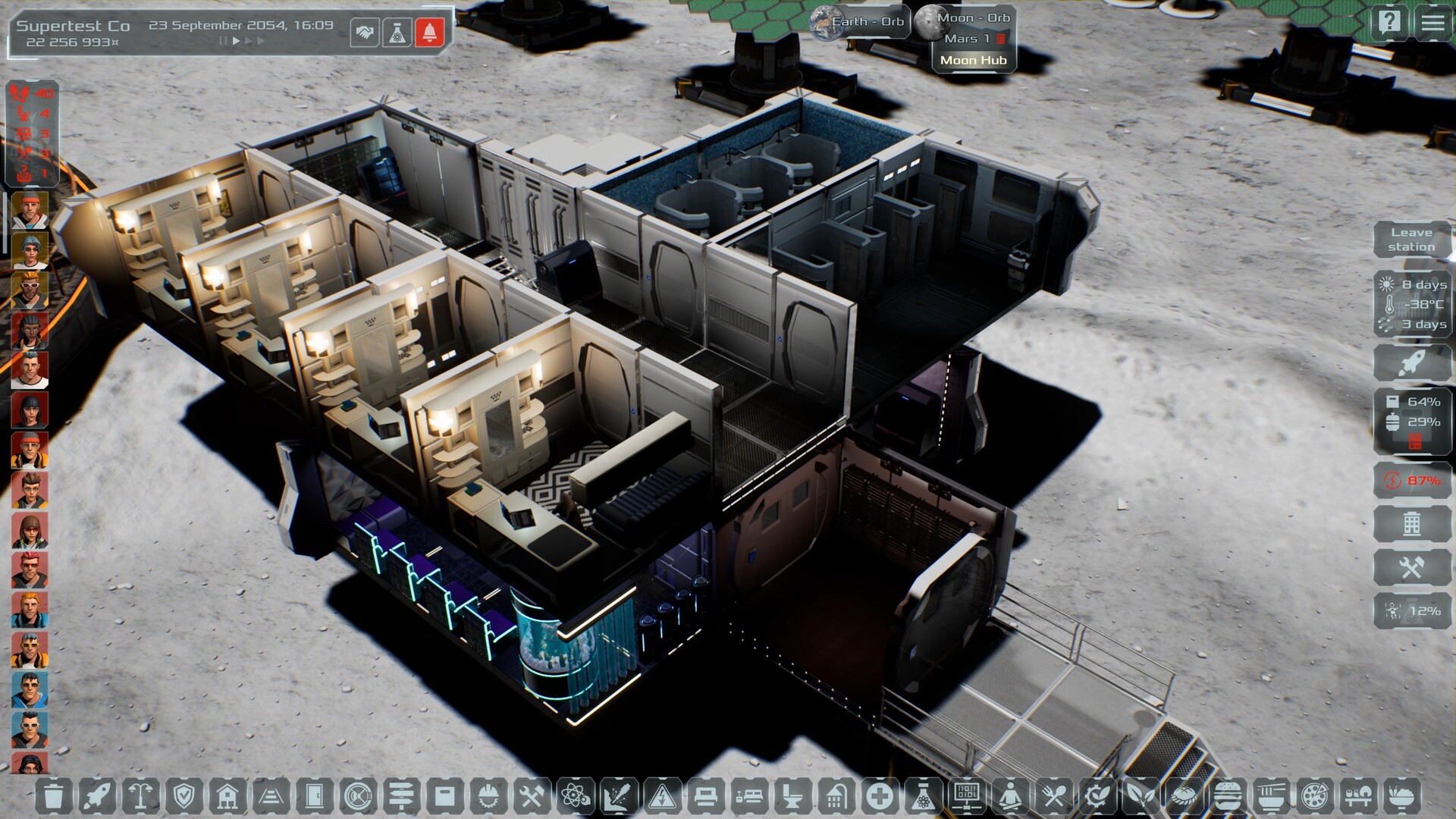
Task: Select the top crew member portrait
Action: (x=30, y=210)
